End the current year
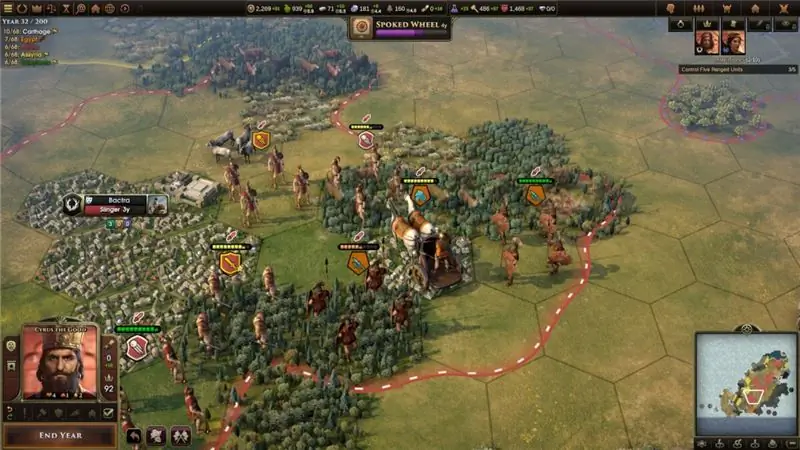This screenshot has width=800, height=450. click(59, 435)
